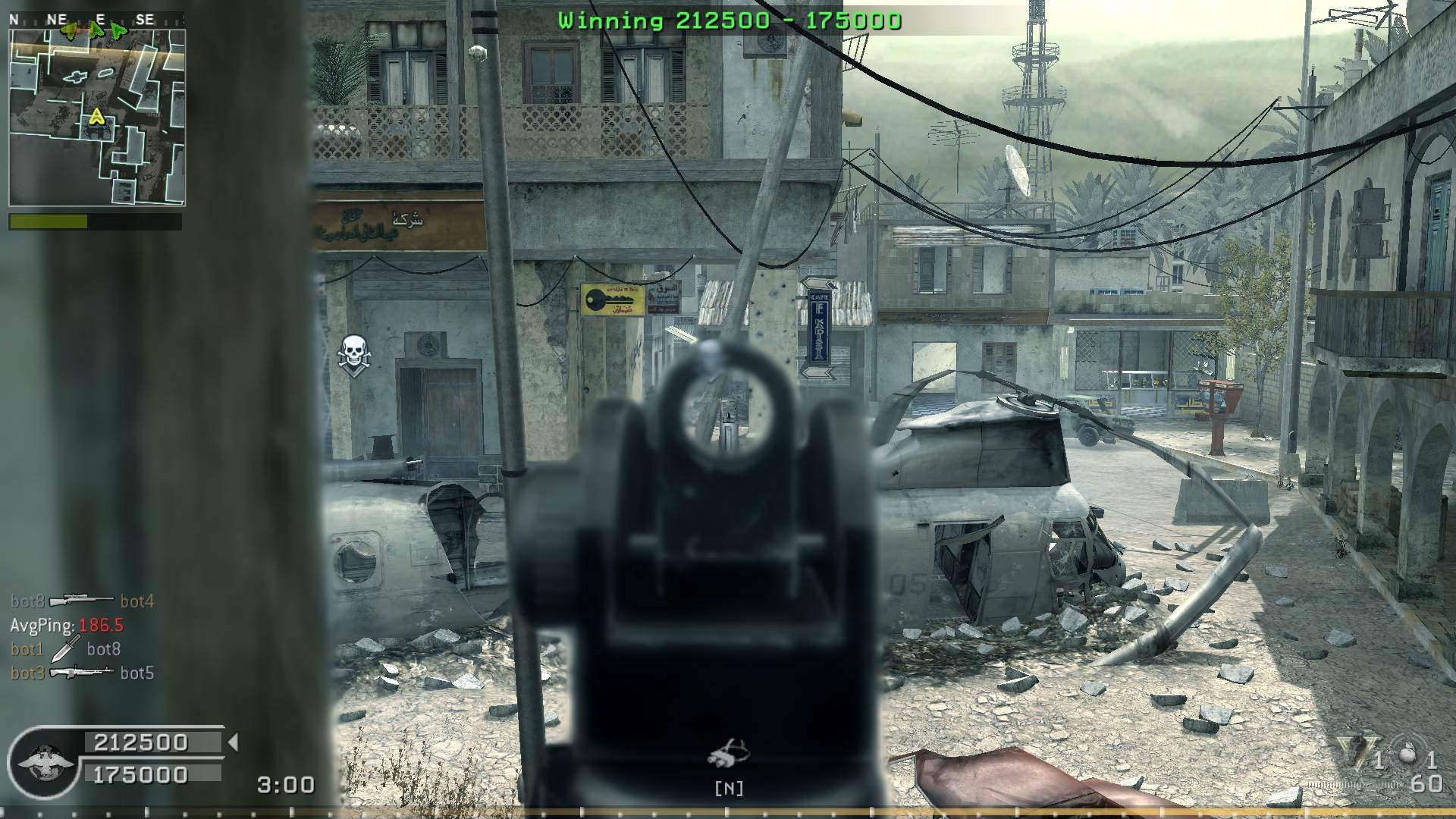Click the yellow player arrow on minimap

96,117
